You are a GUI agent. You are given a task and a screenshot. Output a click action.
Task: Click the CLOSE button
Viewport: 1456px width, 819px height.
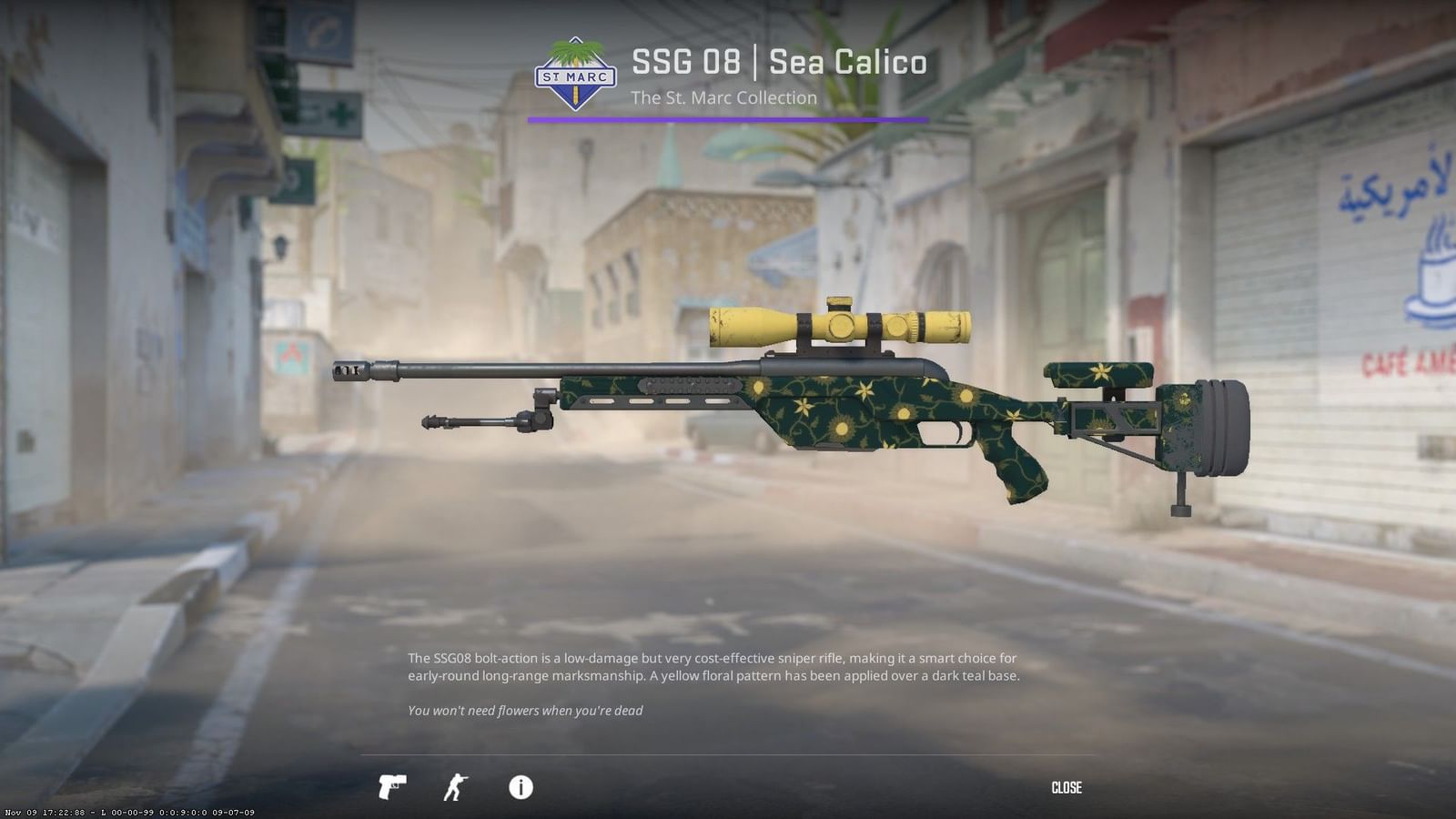tap(1067, 787)
